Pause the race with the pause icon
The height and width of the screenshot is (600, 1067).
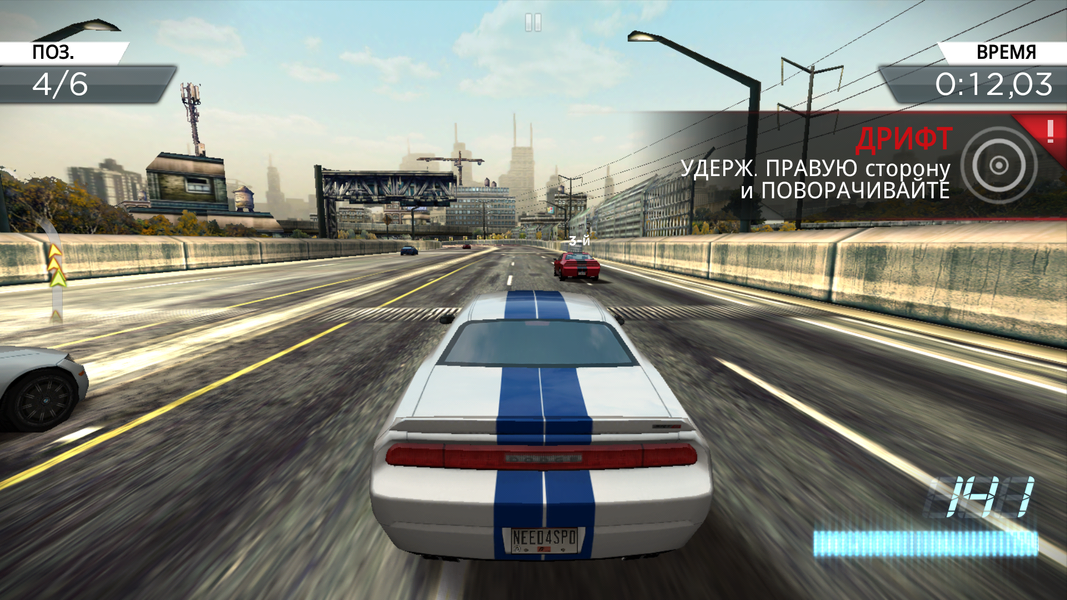533,22
